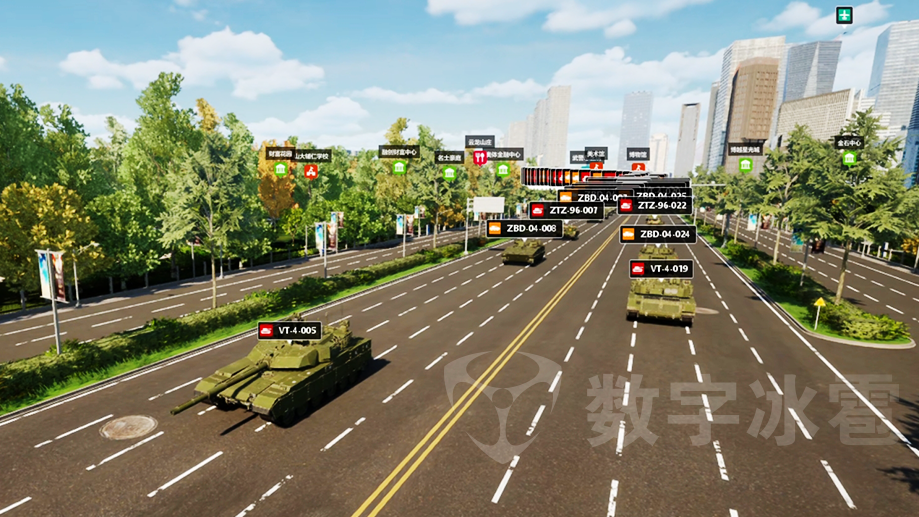Screen dimensions: 919x517
Task: Choose the ZTZ-96-007 tank marker
Action: point(566,210)
